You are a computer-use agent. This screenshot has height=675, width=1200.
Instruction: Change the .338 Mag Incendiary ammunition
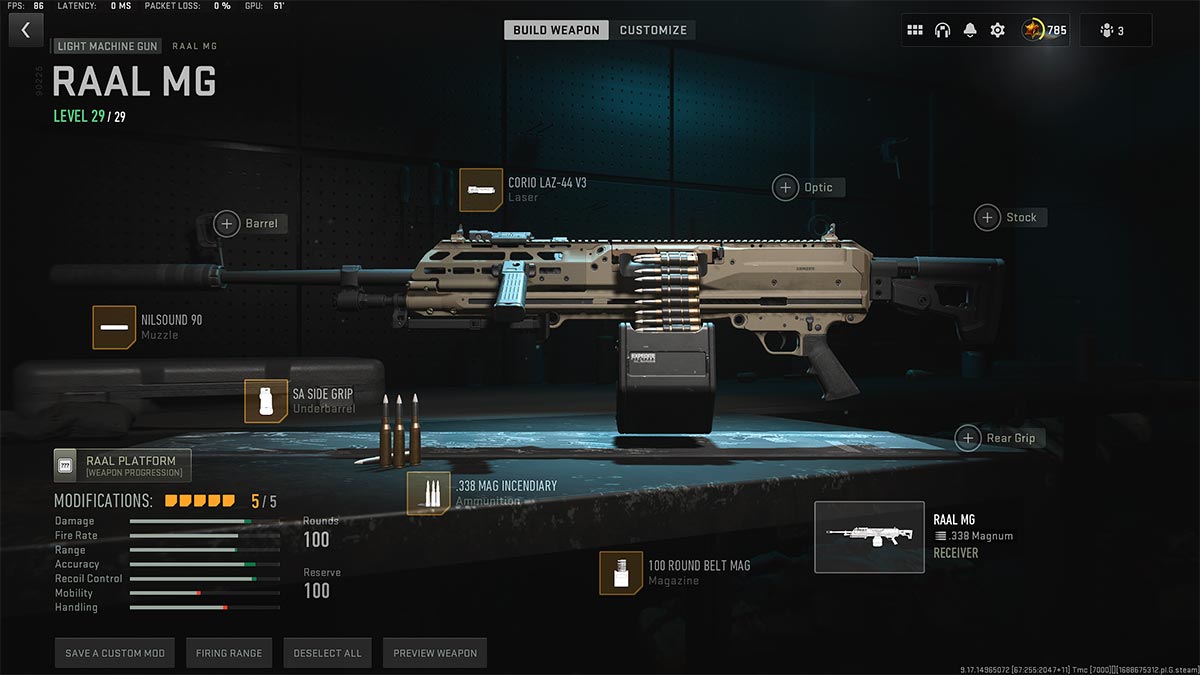[428, 493]
